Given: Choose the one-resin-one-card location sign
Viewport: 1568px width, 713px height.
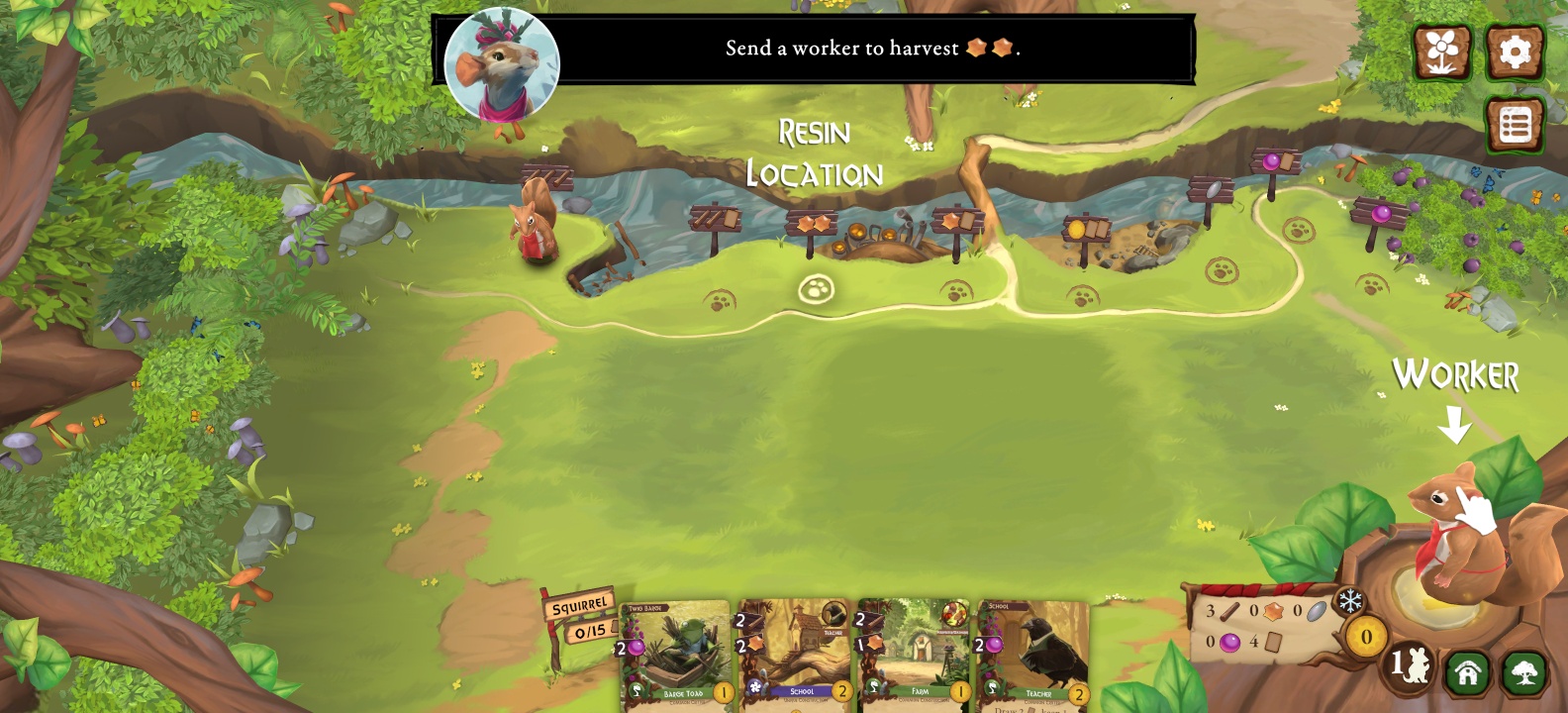Looking at the screenshot, I should pyautogui.click(x=957, y=222).
